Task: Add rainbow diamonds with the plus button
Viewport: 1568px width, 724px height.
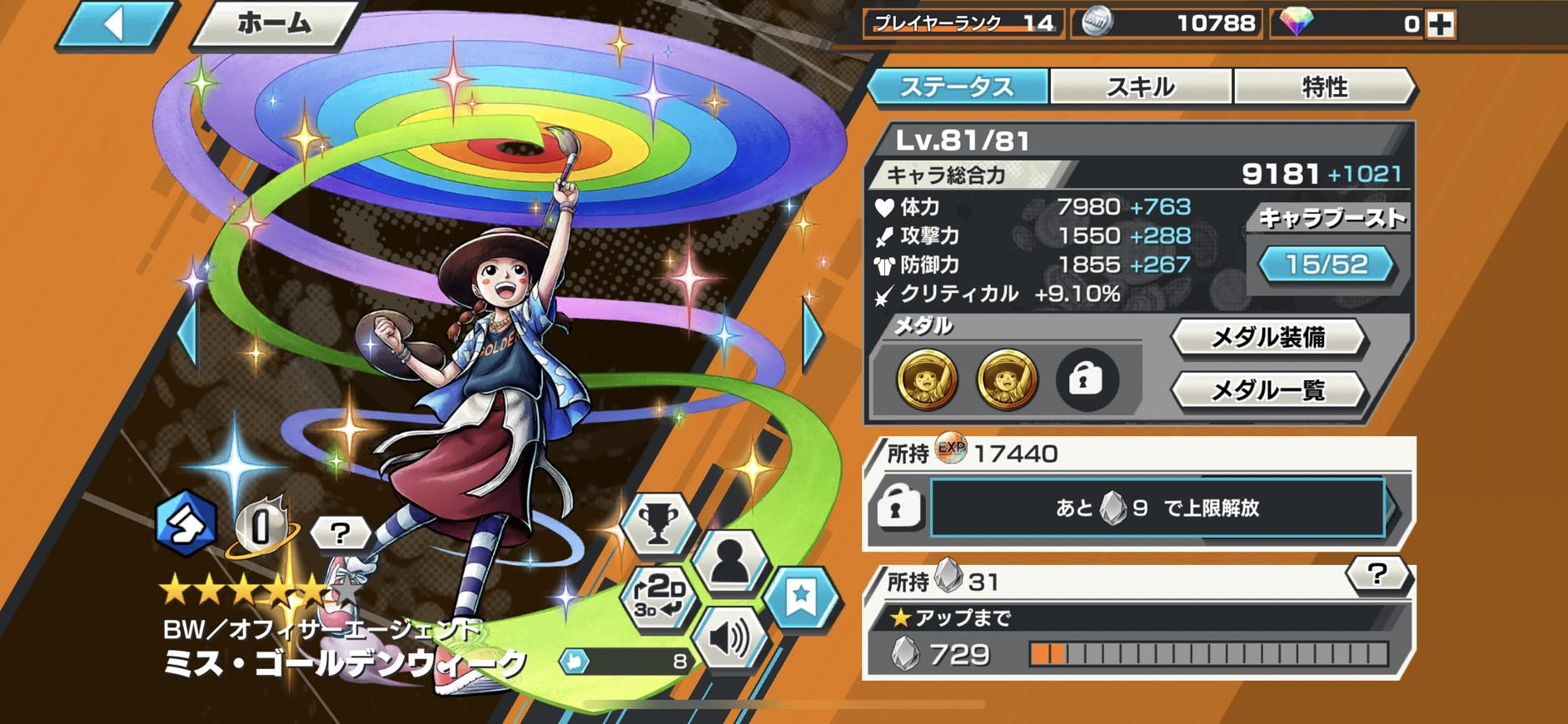Action: (x=1441, y=24)
